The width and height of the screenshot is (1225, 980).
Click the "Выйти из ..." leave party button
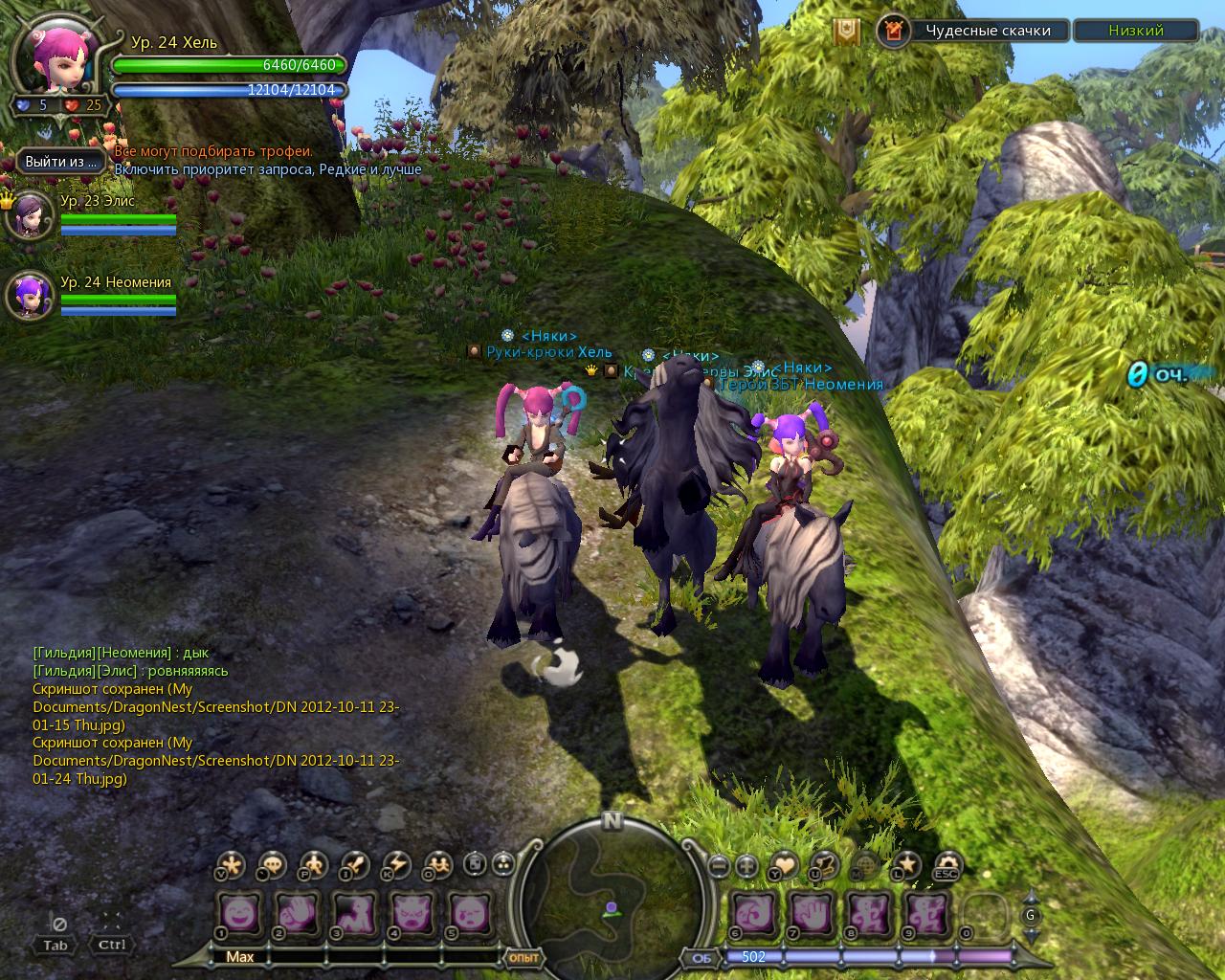[x=61, y=162]
